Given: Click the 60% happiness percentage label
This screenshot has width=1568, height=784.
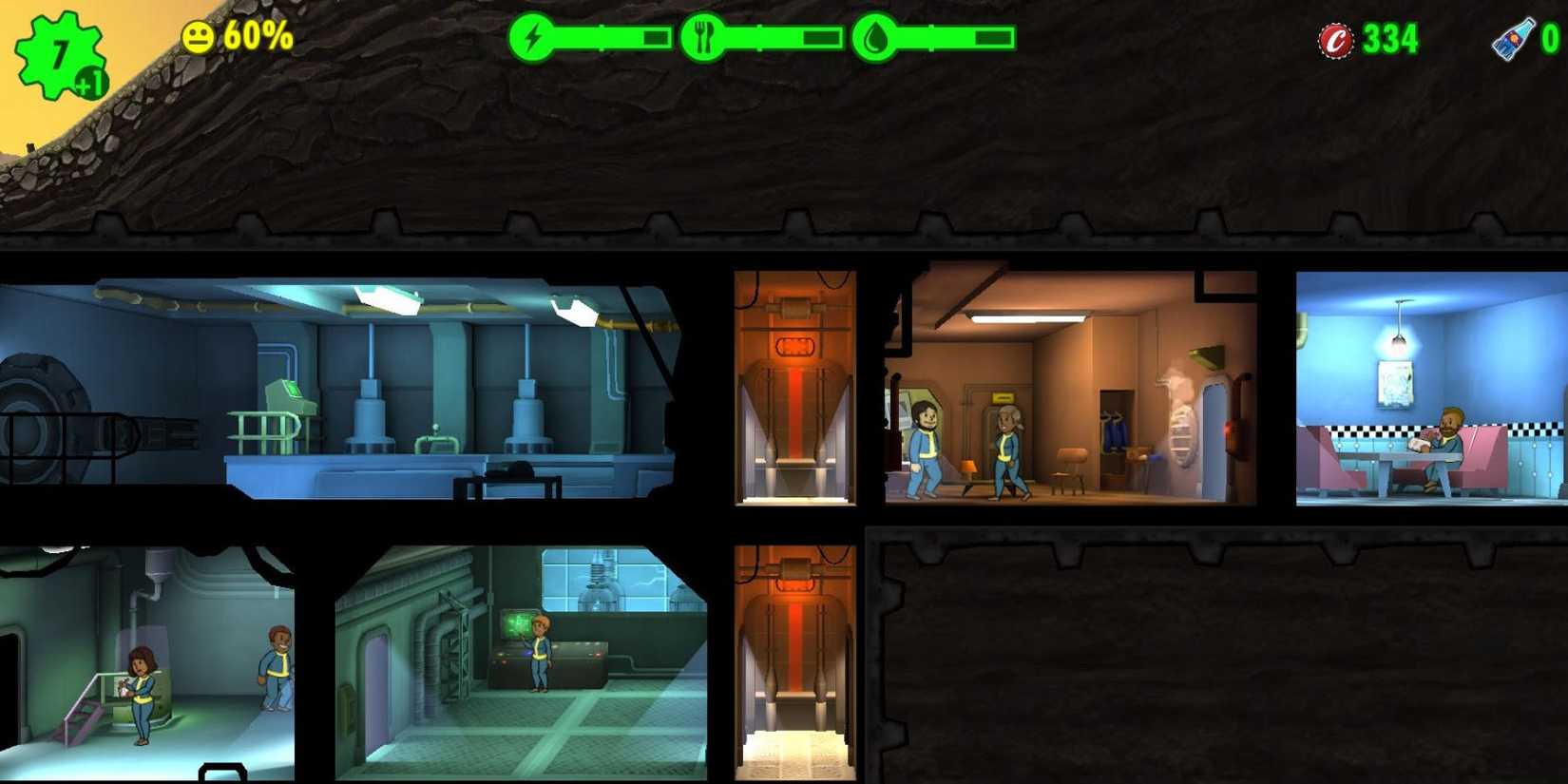Looking at the screenshot, I should pos(257,38).
